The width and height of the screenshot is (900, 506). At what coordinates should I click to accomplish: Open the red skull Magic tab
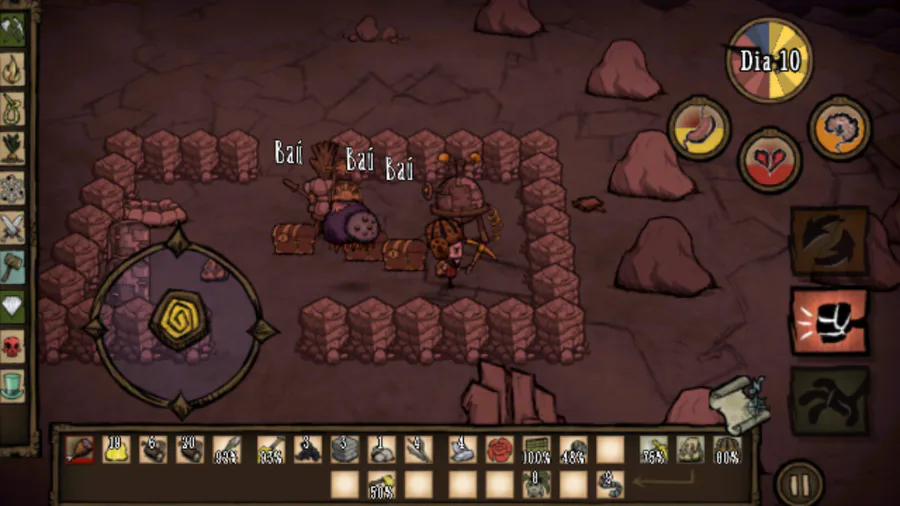point(13,347)
